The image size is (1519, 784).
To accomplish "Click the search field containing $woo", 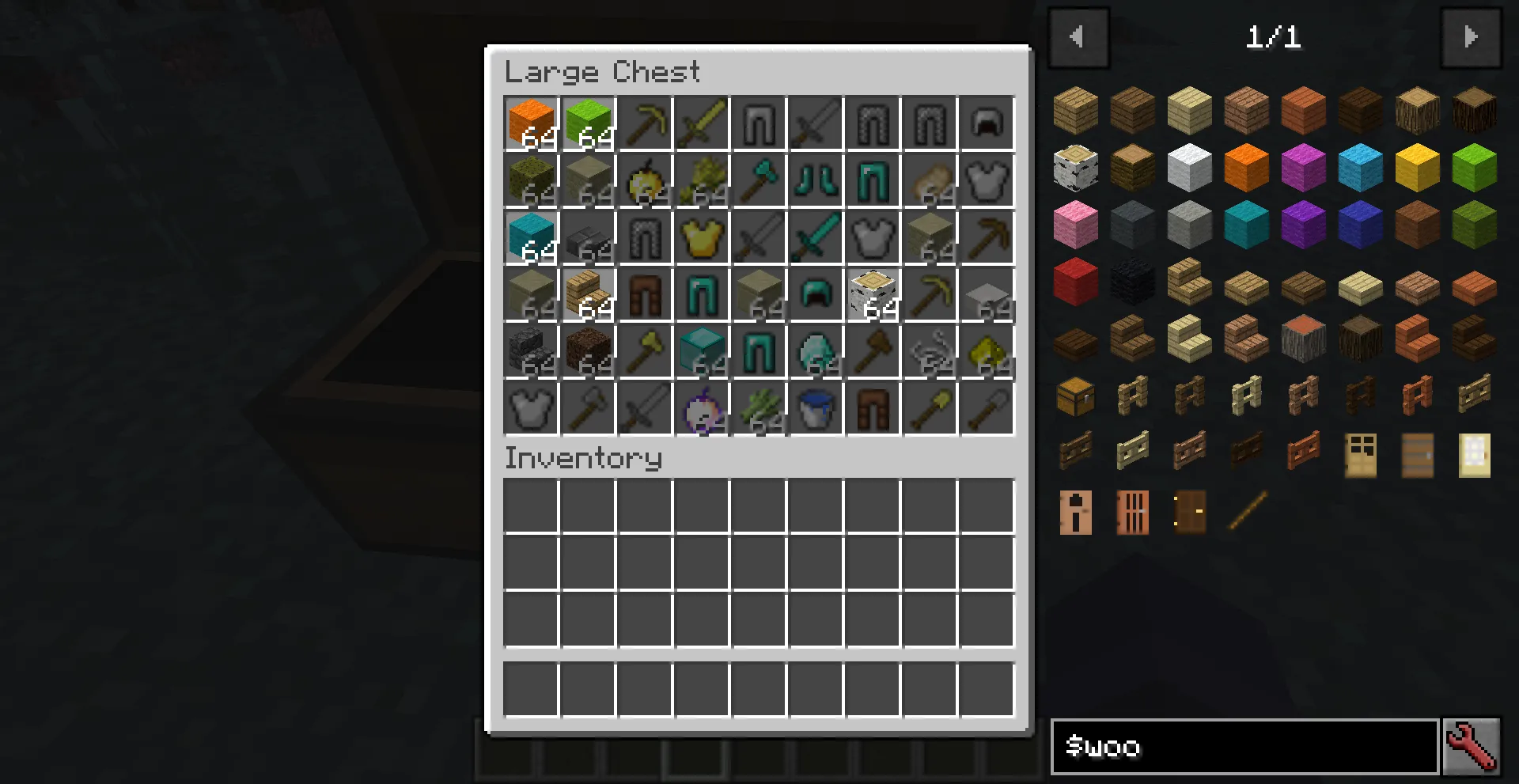I will (1242, 748).
